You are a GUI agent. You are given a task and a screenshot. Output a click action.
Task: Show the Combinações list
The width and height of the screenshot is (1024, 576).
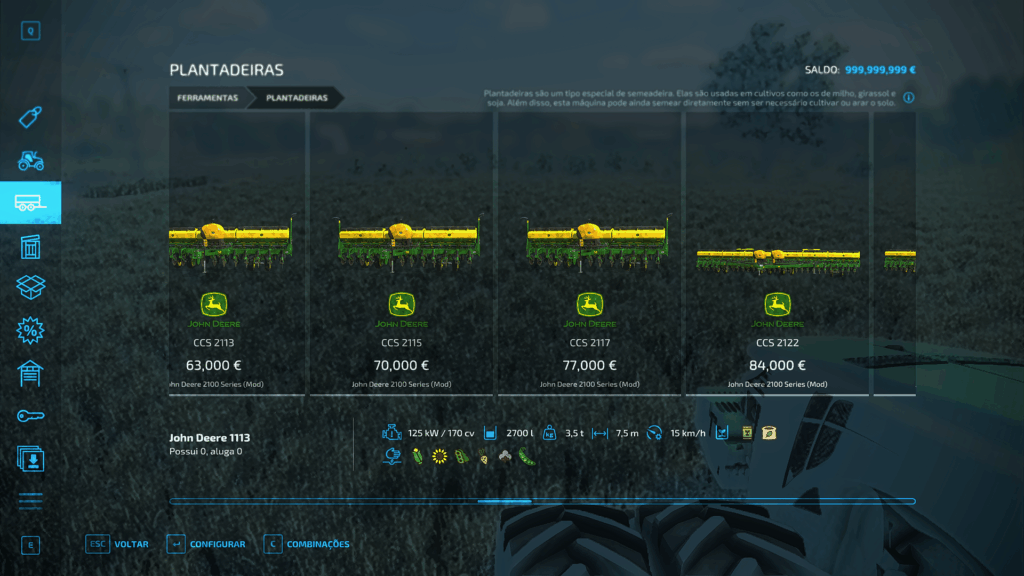[x=307, y=544]
